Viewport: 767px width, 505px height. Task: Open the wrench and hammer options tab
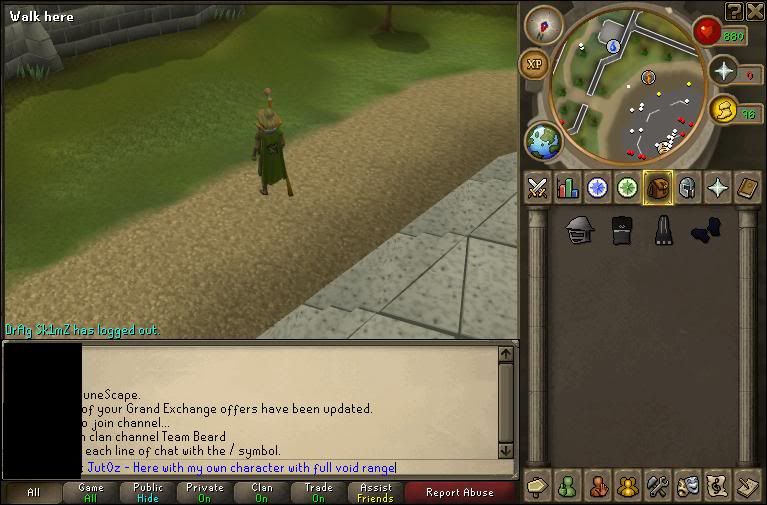658,487
